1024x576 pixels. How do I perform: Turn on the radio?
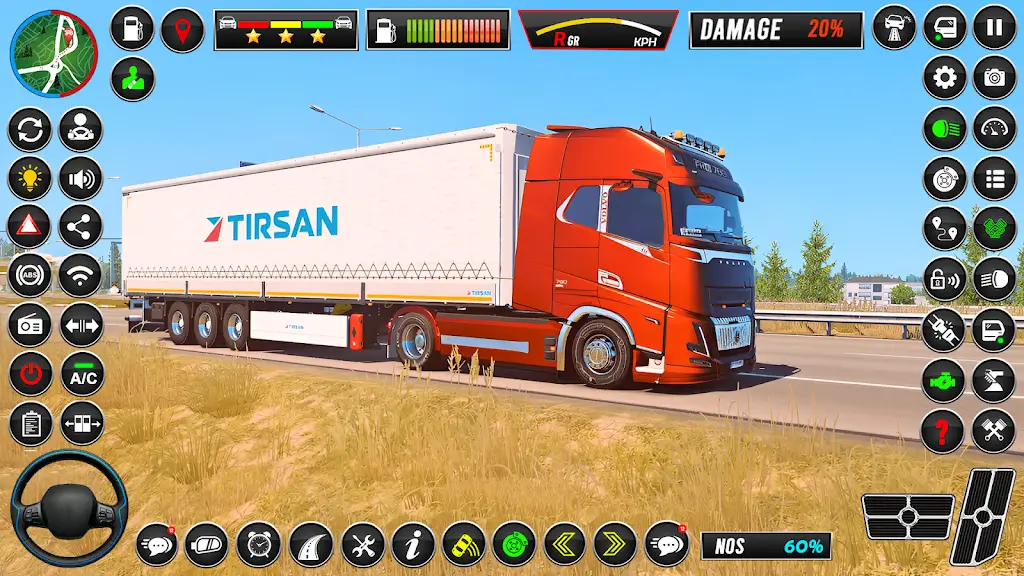point(30,325)
